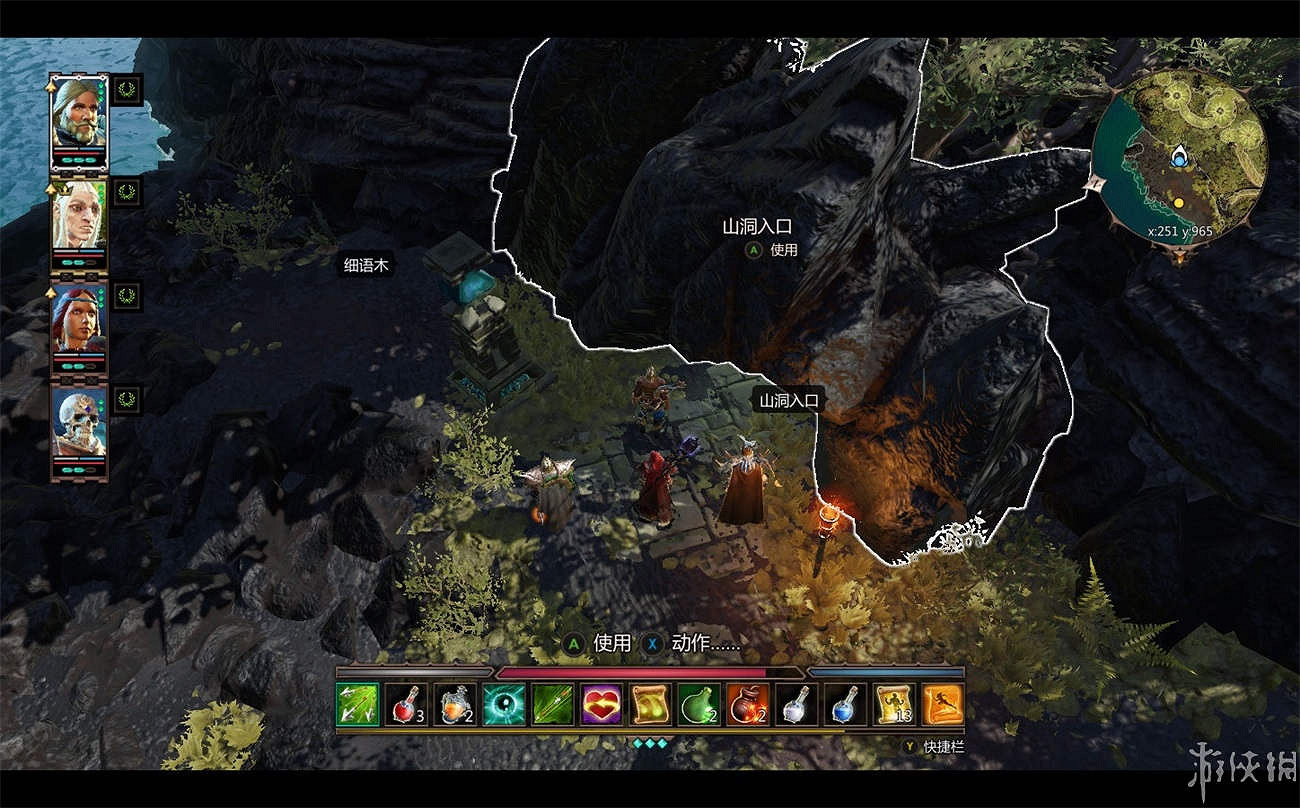Click the wreath status icon beside the skeleton portrait
1300x808 pixels.
click(x=127, y=399)
